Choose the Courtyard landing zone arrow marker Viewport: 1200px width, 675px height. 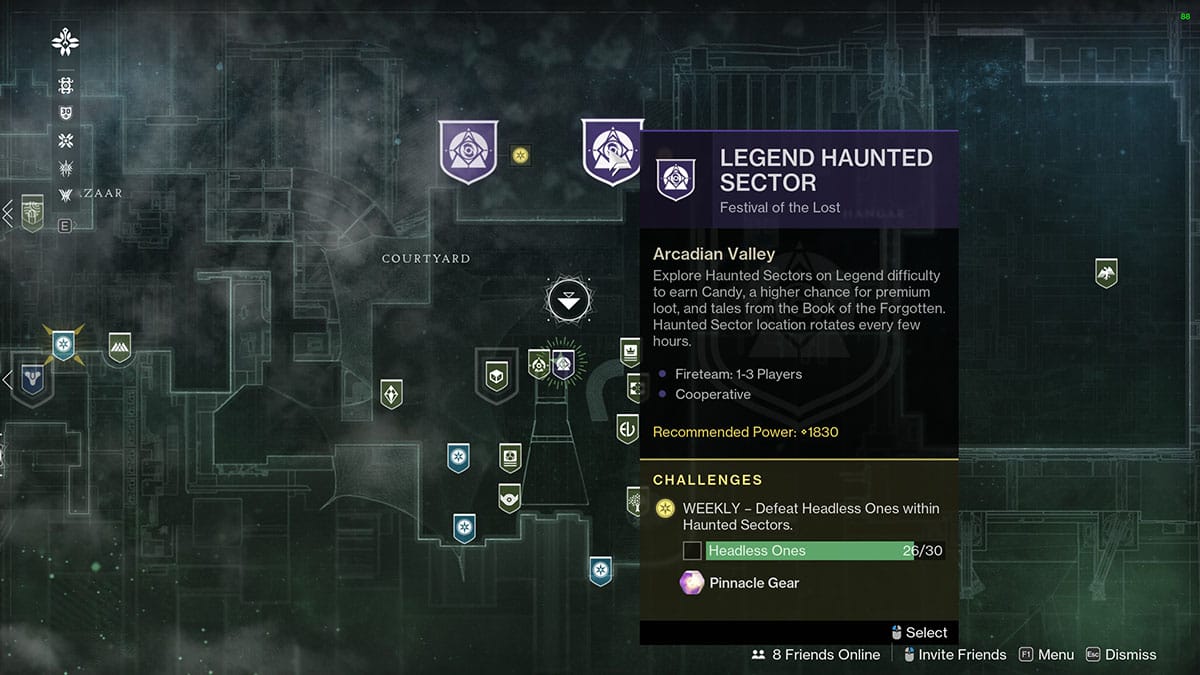click(x=568, y=300)
